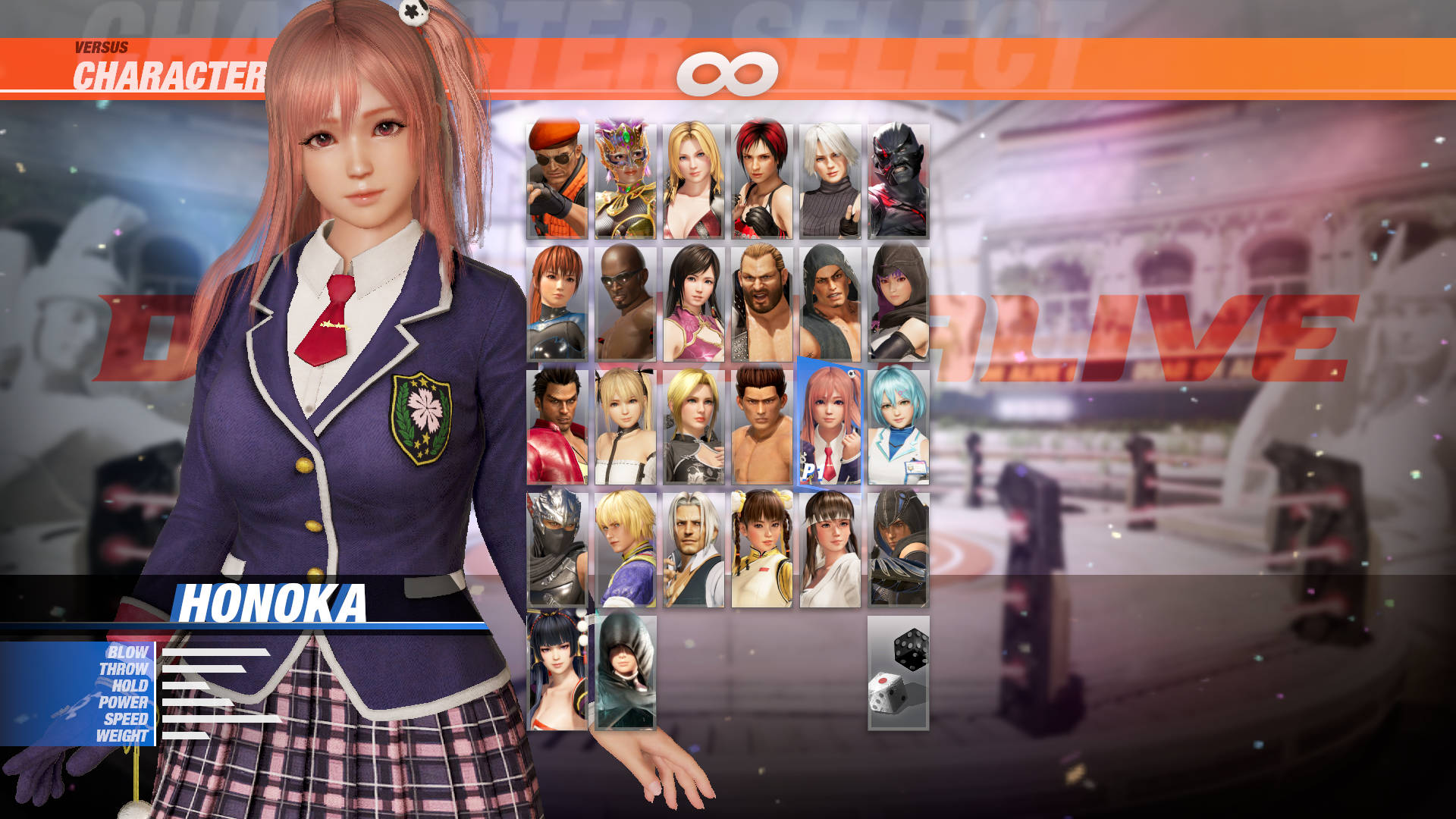
Task: Pick Bayman with the red beret
Action: click(556, 178)
